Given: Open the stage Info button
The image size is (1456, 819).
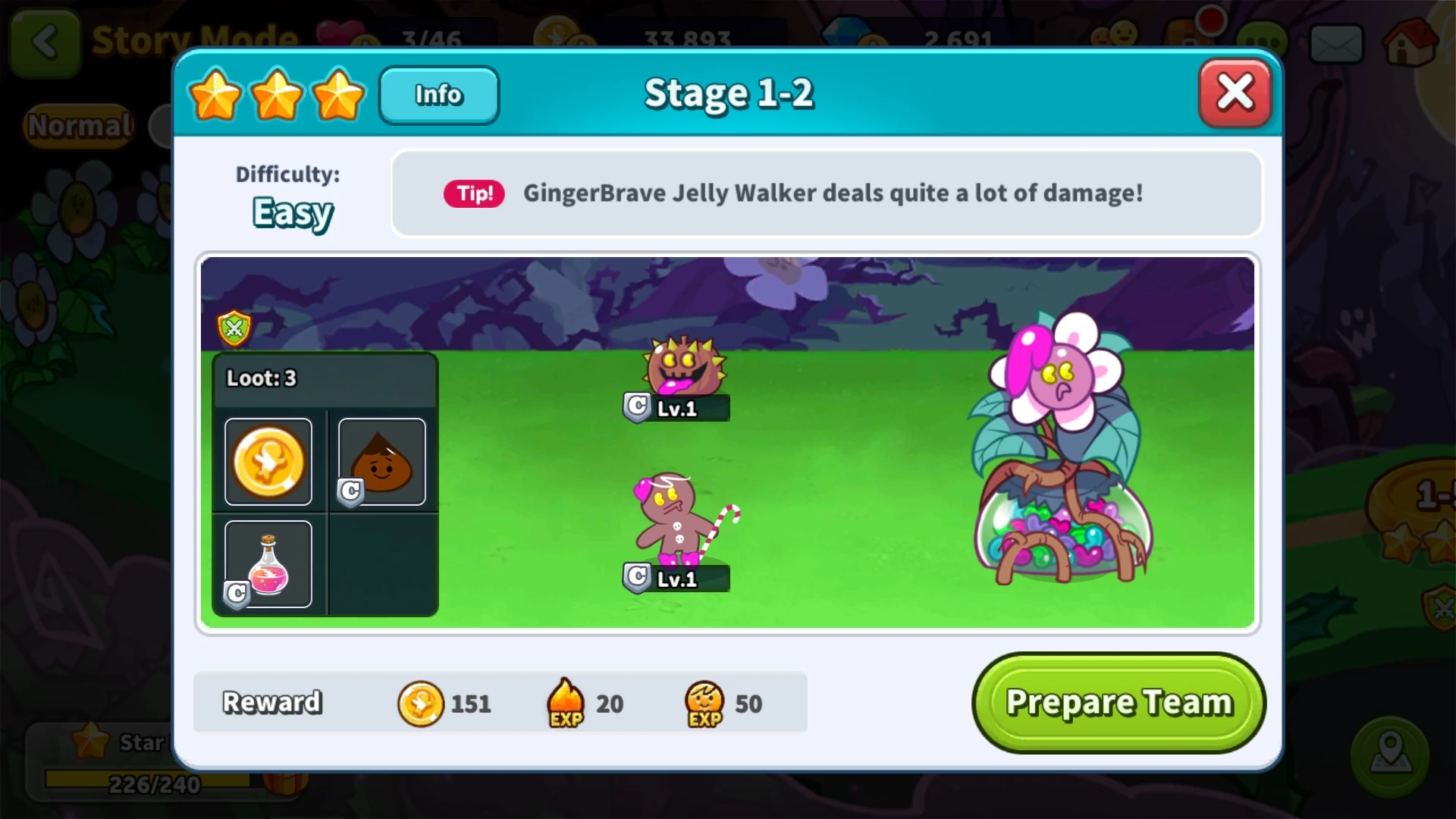Looking at the screenshot, I should point(438,95).
